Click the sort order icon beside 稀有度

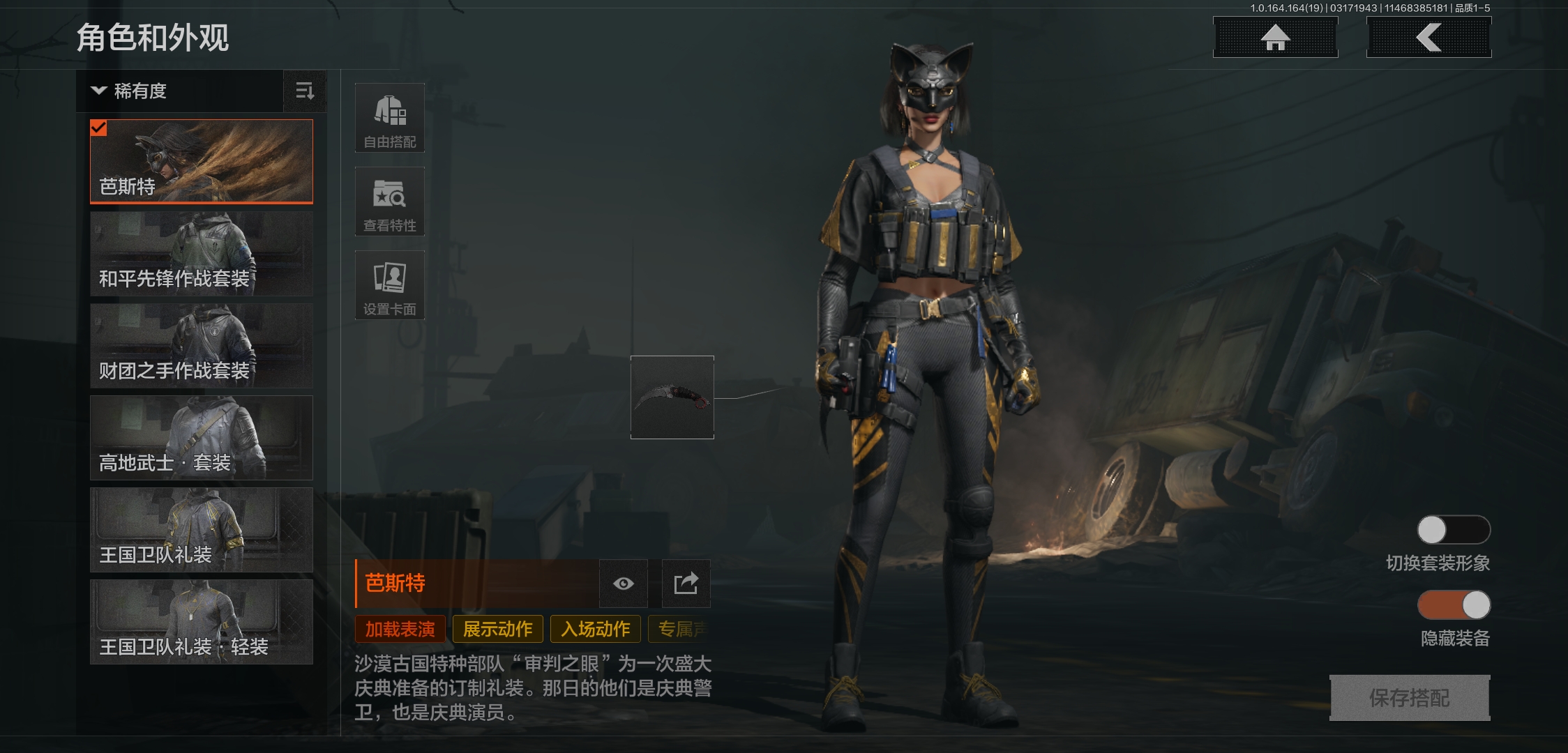305,91
